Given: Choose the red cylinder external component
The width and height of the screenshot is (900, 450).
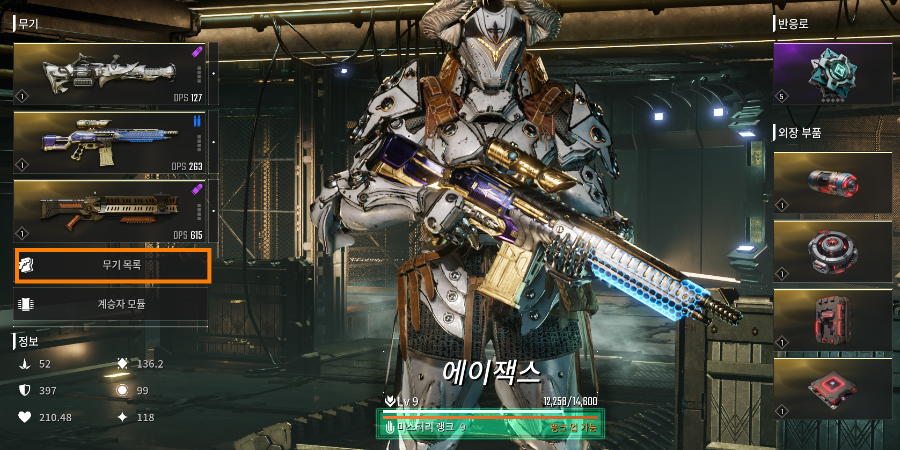Looking at the screenshot, I should click(832, 182).
